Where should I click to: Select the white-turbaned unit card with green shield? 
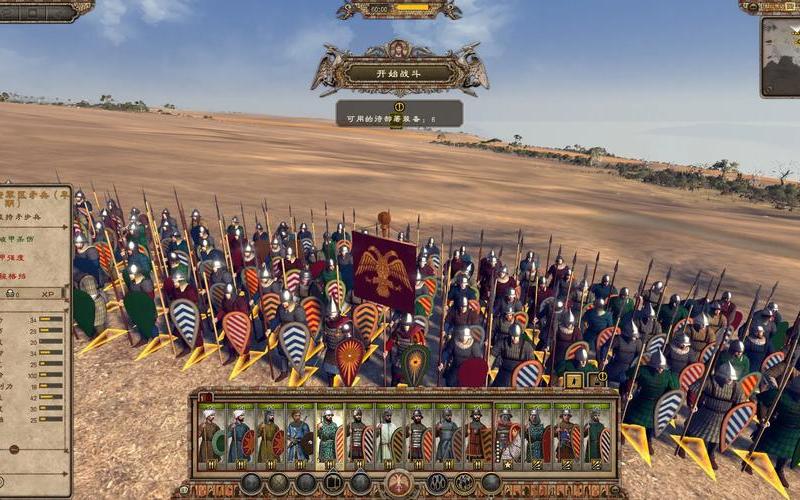coord(210,436)
